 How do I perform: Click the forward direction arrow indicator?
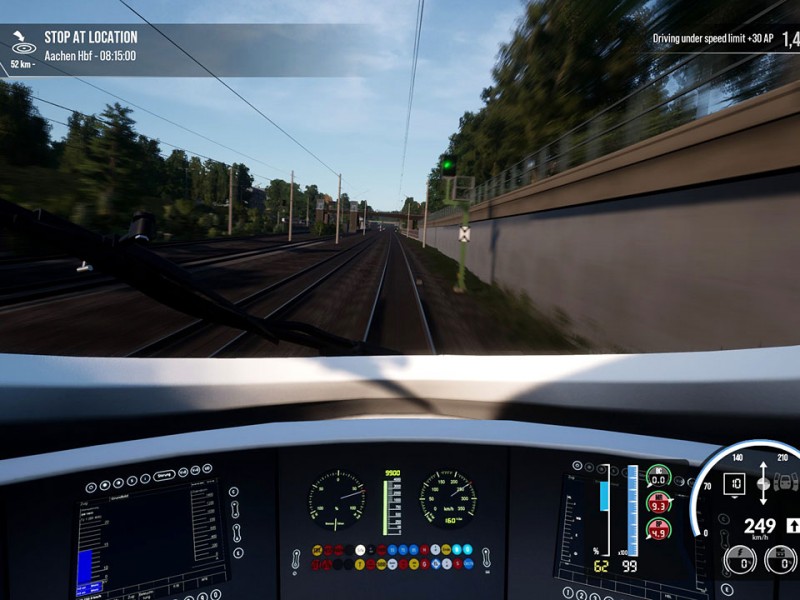(x=792, y=524)
